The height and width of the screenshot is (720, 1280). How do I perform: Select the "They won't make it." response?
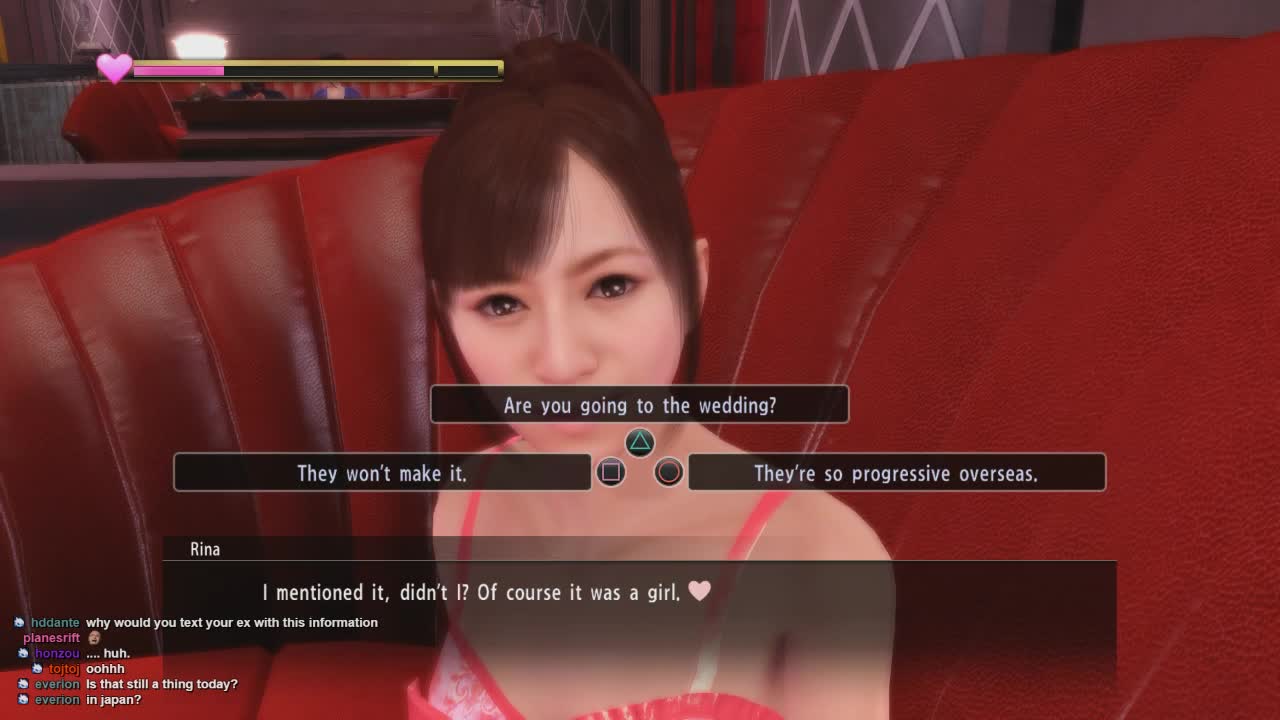pos(382,473)
